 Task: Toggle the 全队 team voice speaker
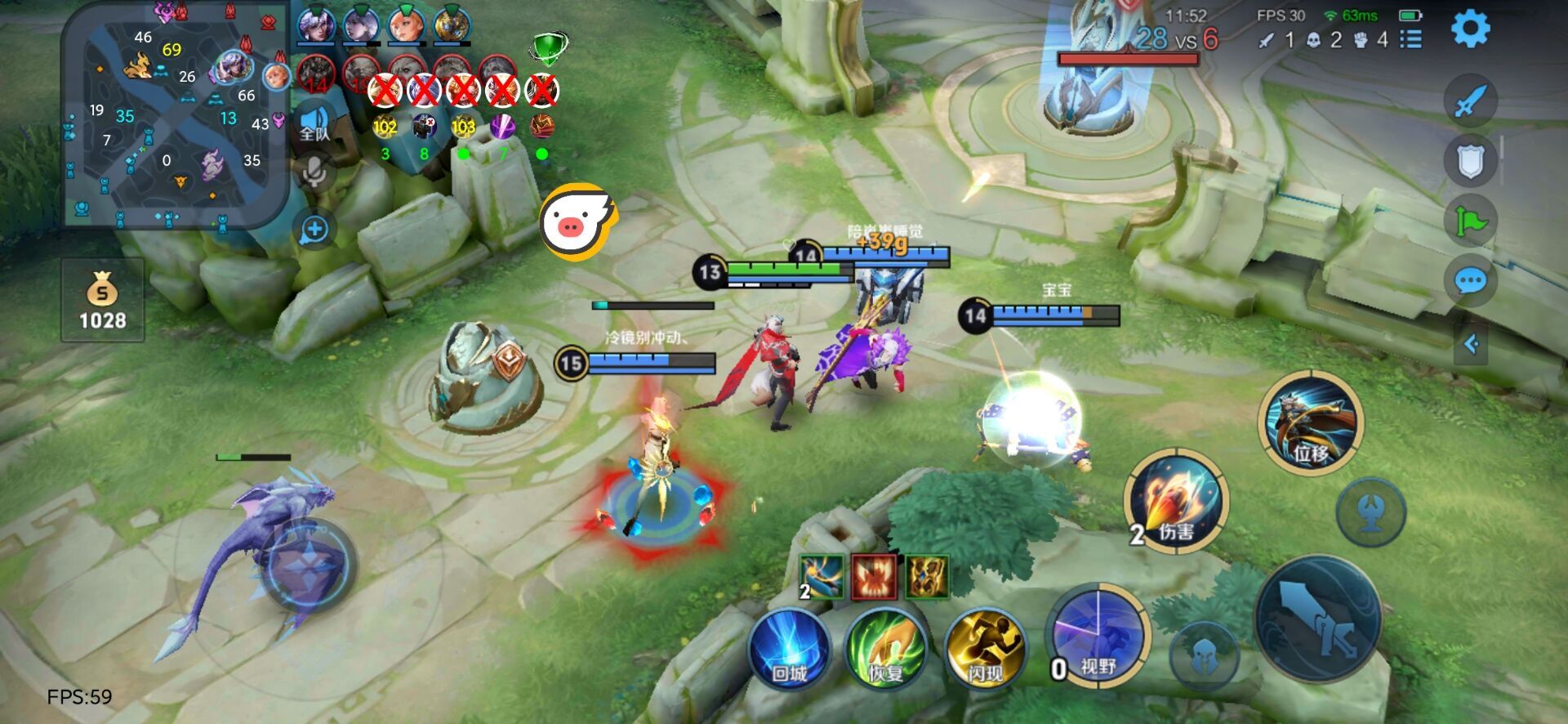coord(314,124)
